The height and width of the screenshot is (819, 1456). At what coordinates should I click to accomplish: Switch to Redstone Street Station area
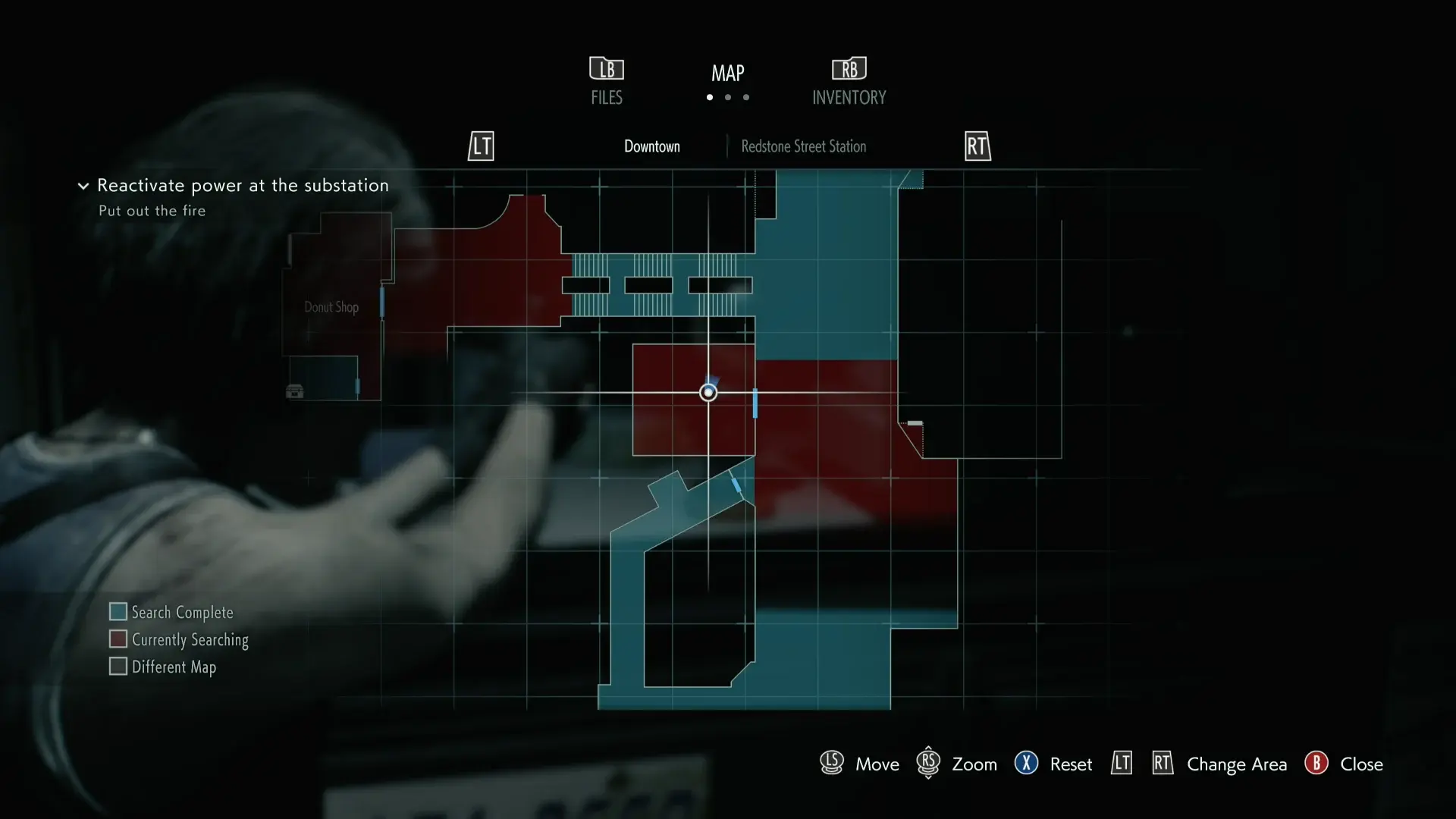click(x=803, y=146)
